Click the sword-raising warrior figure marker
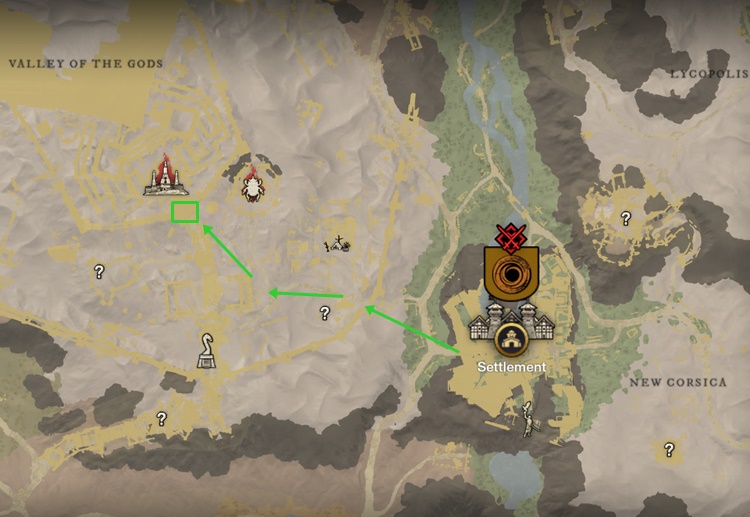The height and width of the screenshot is (517, 750). coord(527,419)
